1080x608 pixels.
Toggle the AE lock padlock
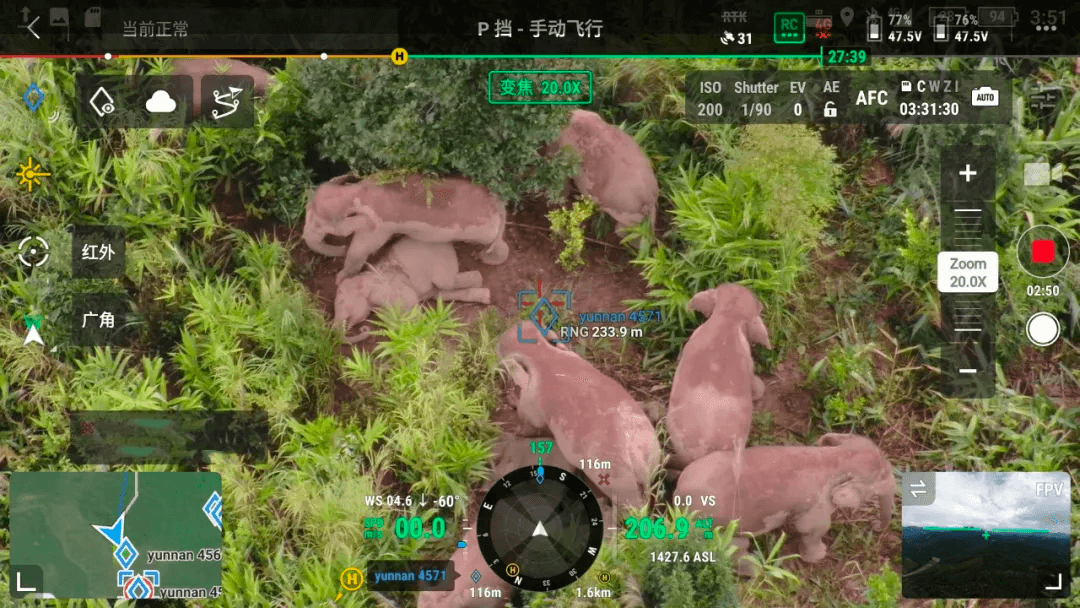click(x=830, y=109)
